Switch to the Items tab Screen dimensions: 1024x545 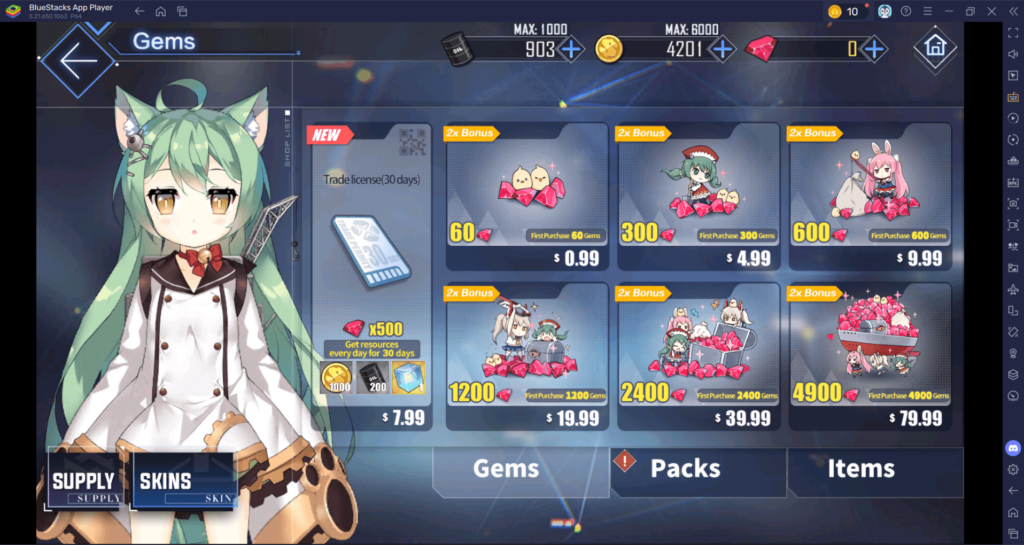[861, 468]
